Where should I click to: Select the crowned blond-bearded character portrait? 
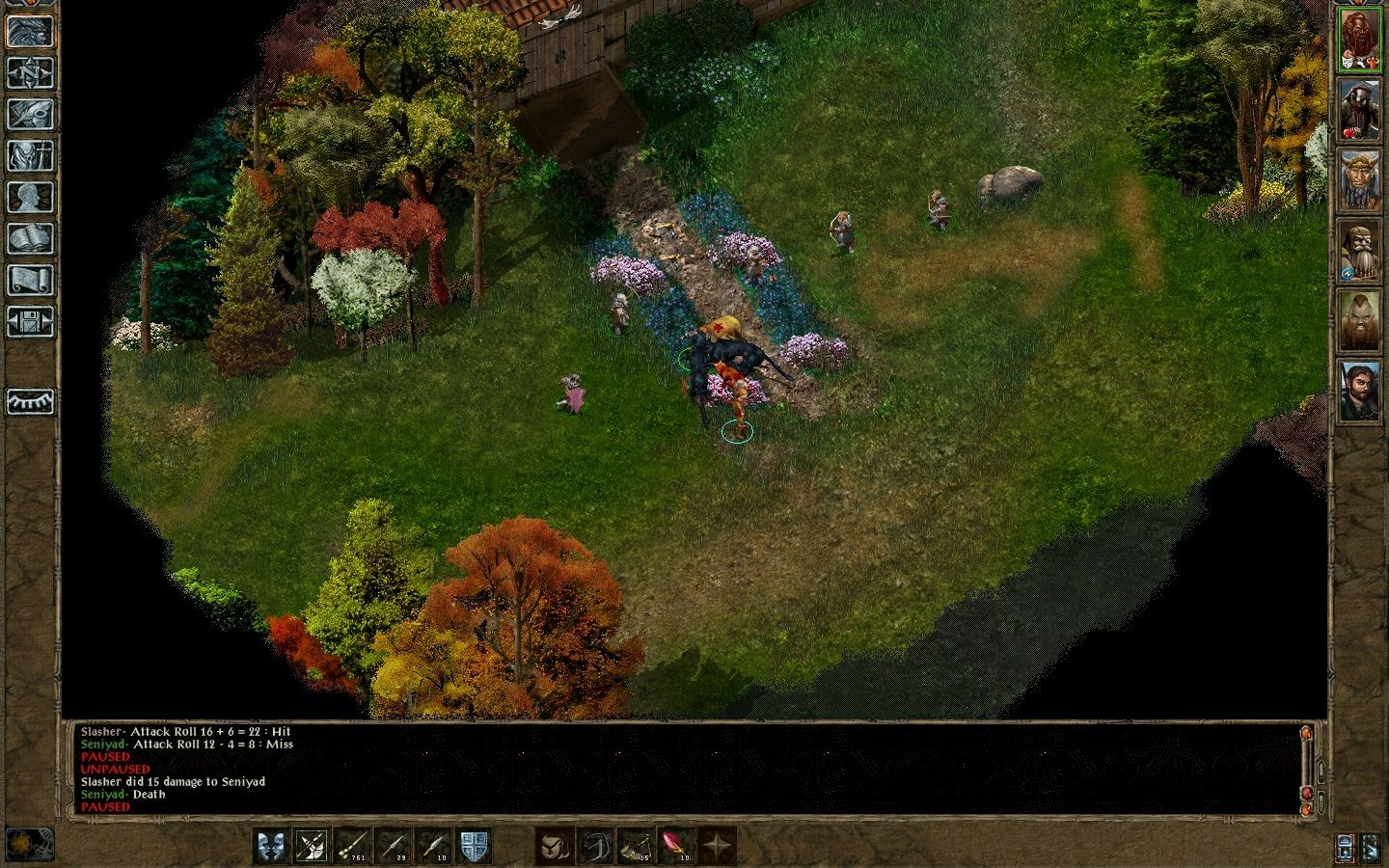coord(1360,178)
